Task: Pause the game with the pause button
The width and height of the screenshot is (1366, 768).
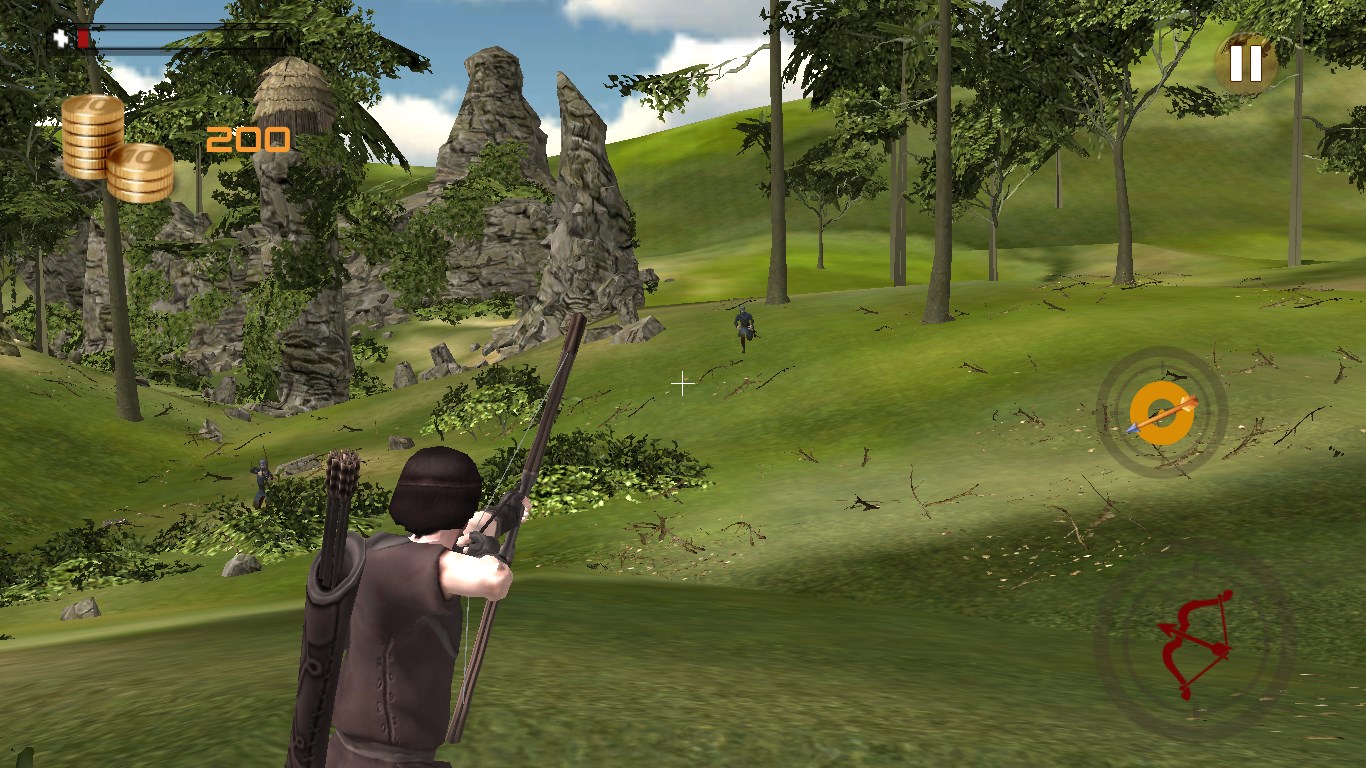Action: pos(1246,63)
